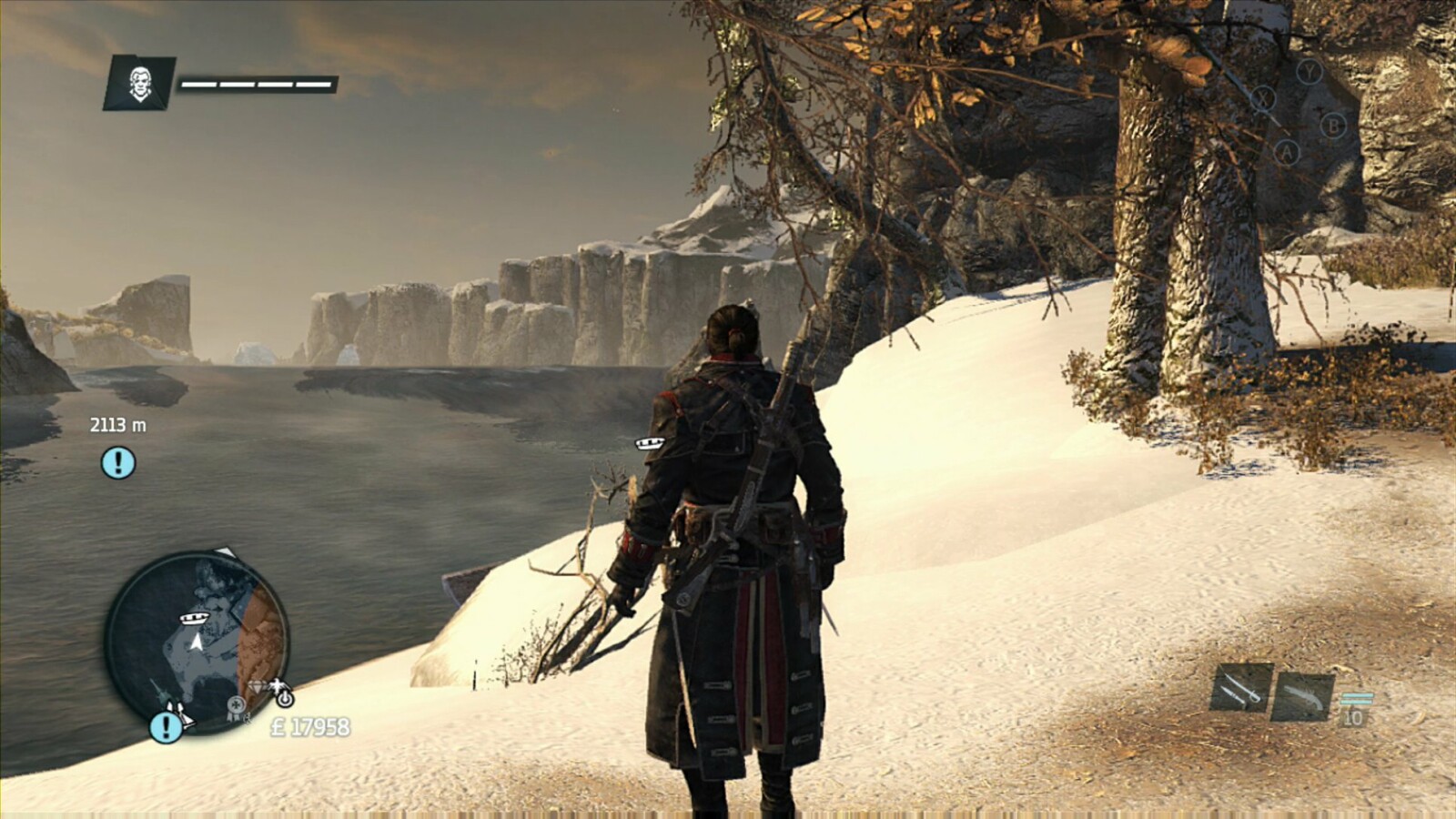Select the sword and dagger weapon slot
The image size is (1456, 819).
[1241, 689]
